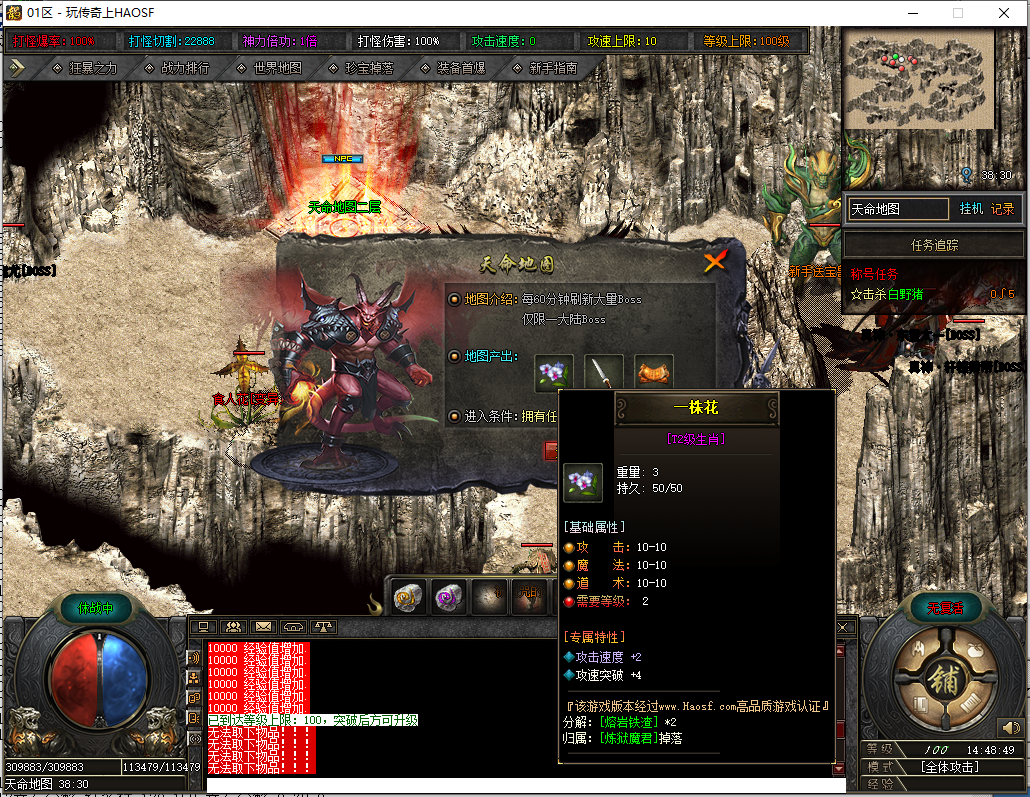This screenshot has width=1030, height=797.
Task: Use the orange swirl stone hotbar slot
Action: point(408,597)
